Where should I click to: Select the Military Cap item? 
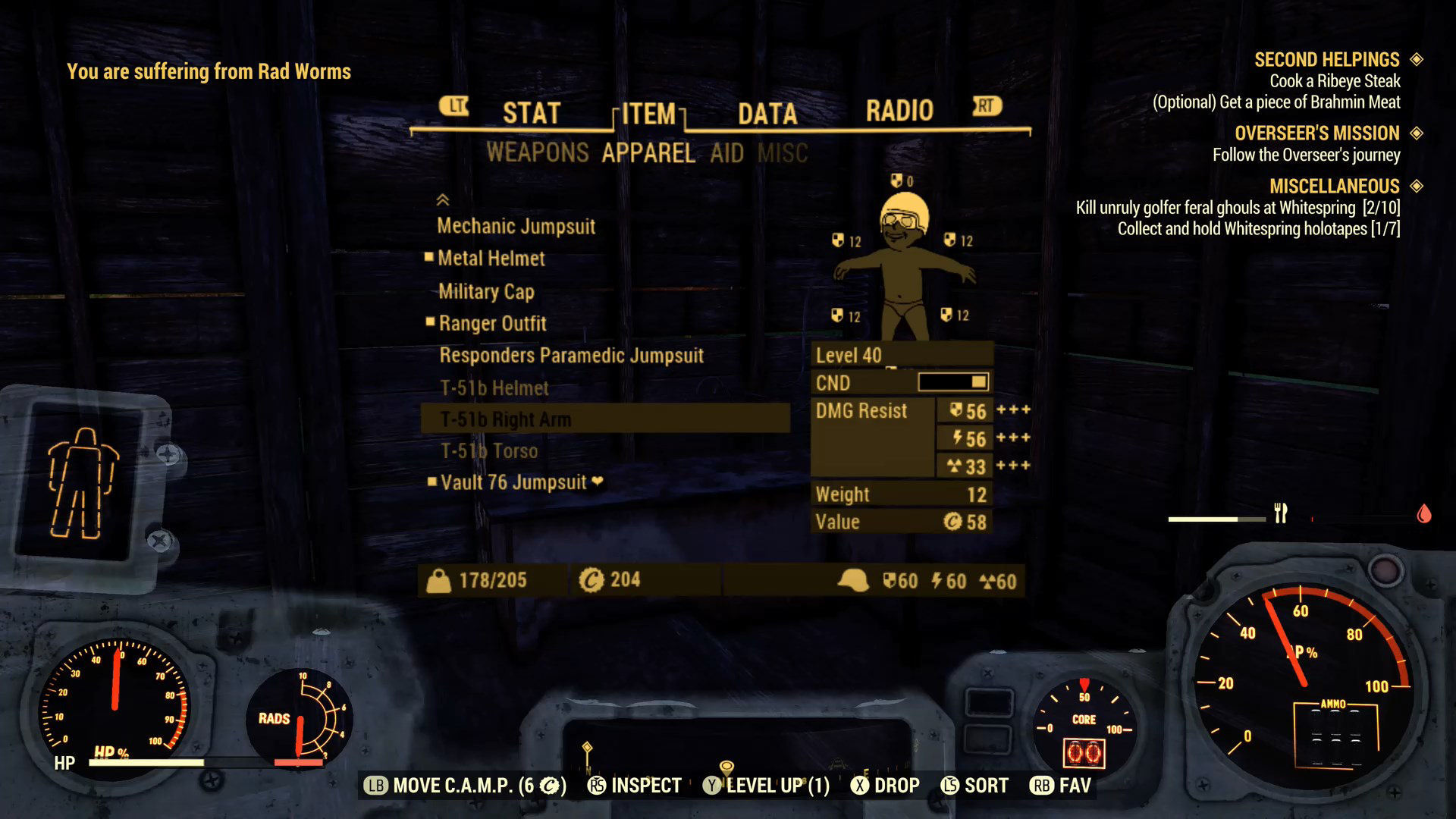[486, 291]
